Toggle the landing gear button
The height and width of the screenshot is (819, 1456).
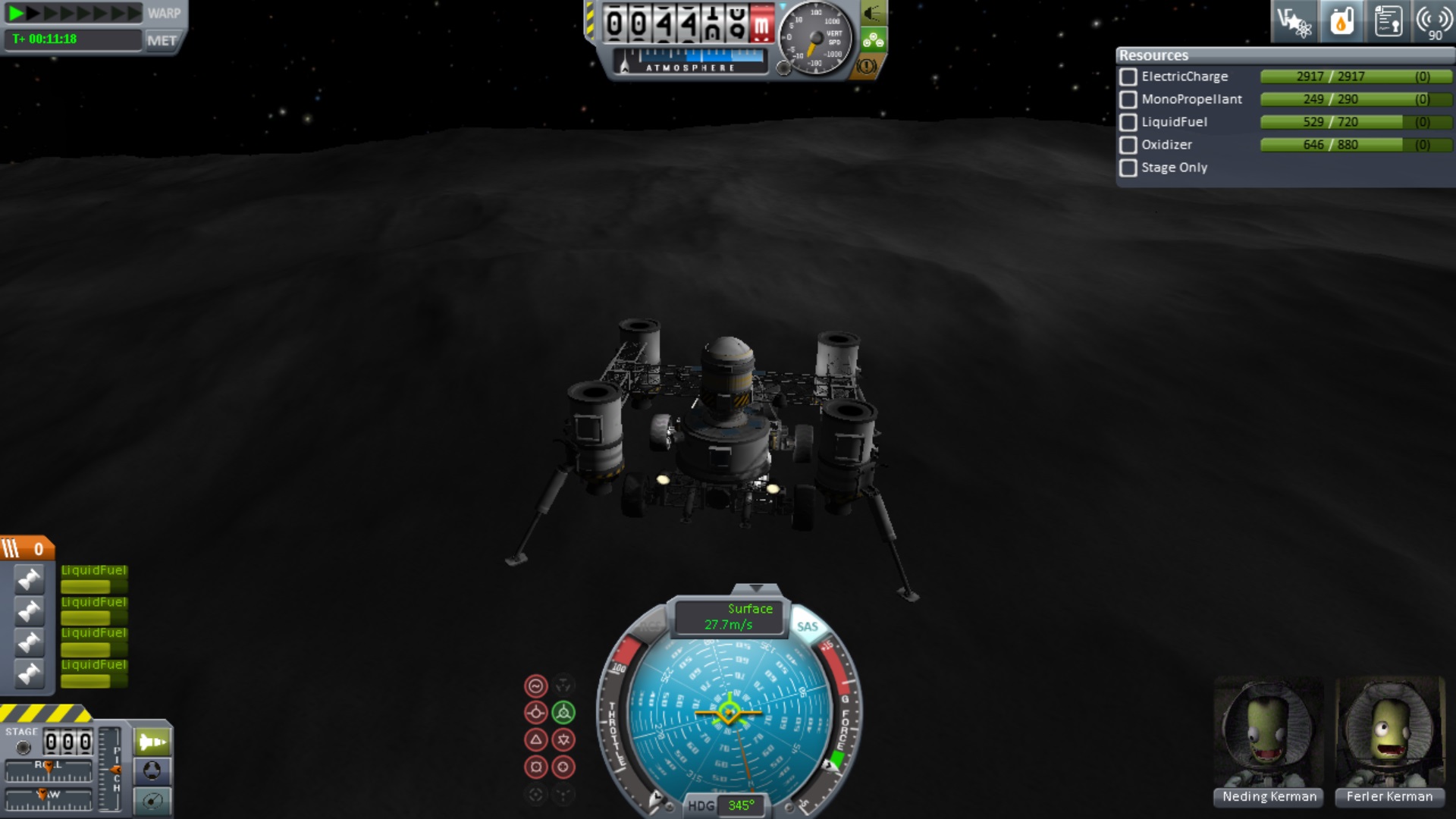coord(873,39)
